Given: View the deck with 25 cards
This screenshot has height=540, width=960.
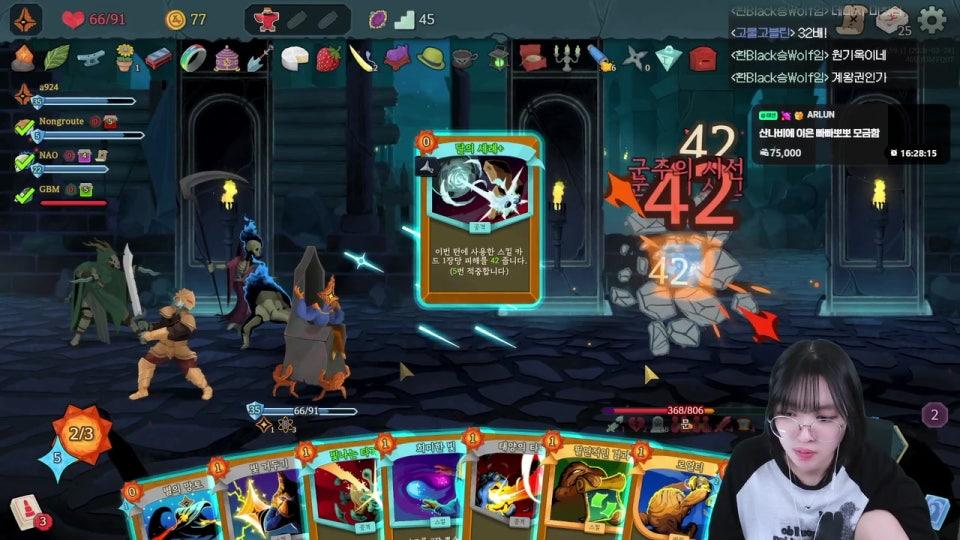Looking at the screenshot, I should coord(895,19).
